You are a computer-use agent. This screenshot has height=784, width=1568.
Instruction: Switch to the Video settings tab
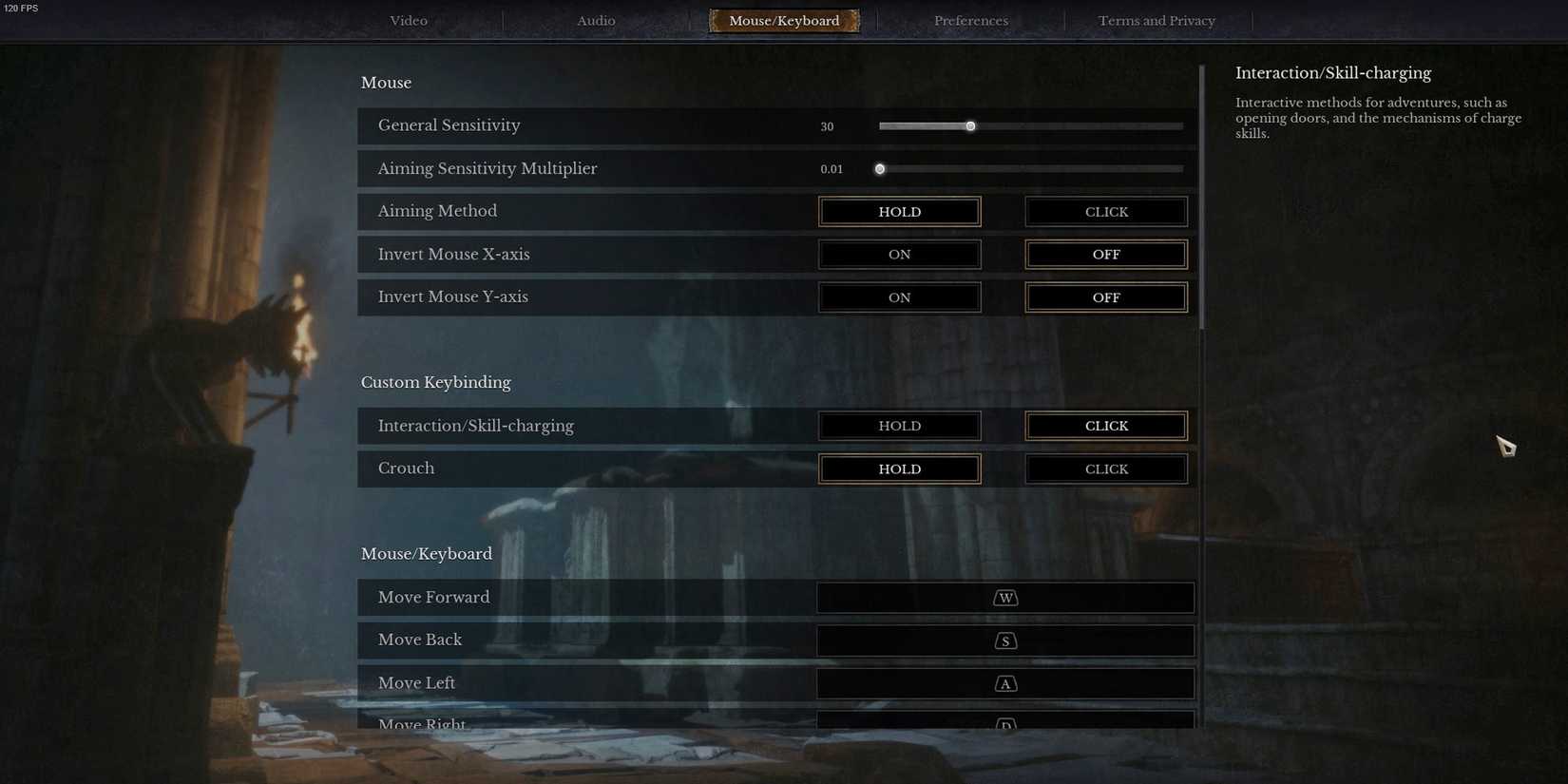click(408, 20)
